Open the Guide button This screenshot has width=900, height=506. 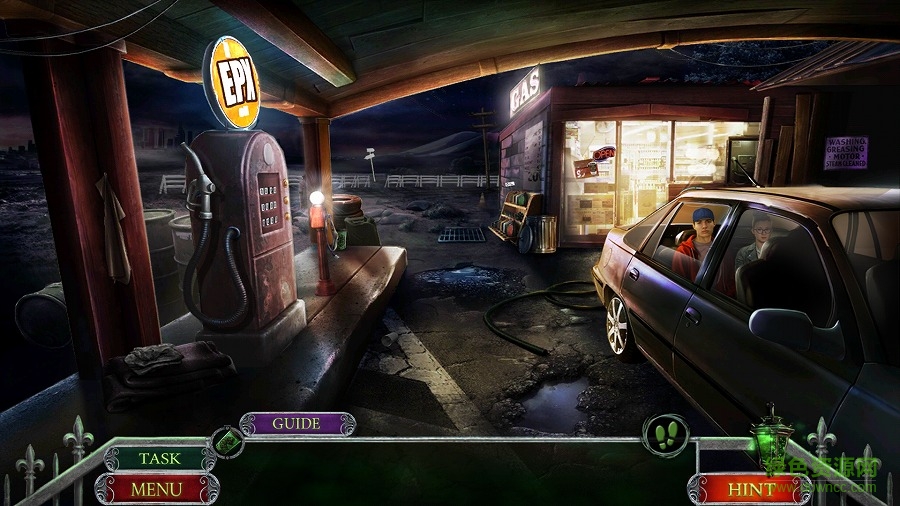pos(297,424)
